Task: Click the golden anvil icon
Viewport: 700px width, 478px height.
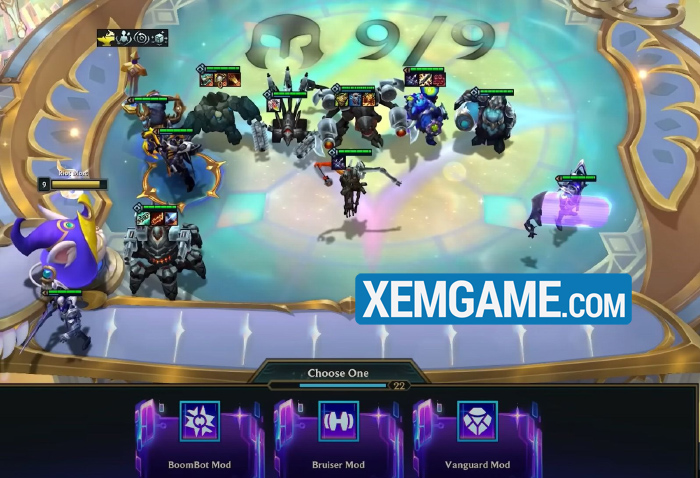Action: (106, 38)
